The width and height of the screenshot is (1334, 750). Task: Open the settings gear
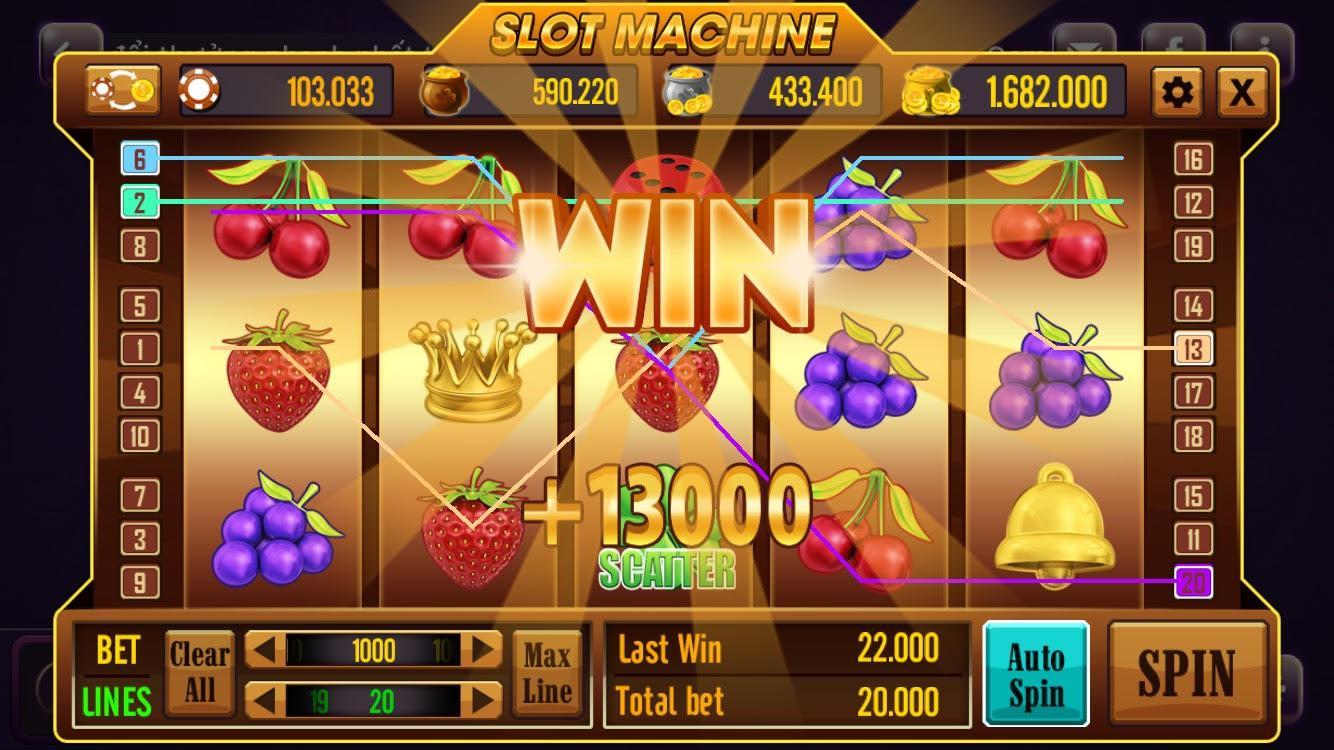pos(1177,89)
